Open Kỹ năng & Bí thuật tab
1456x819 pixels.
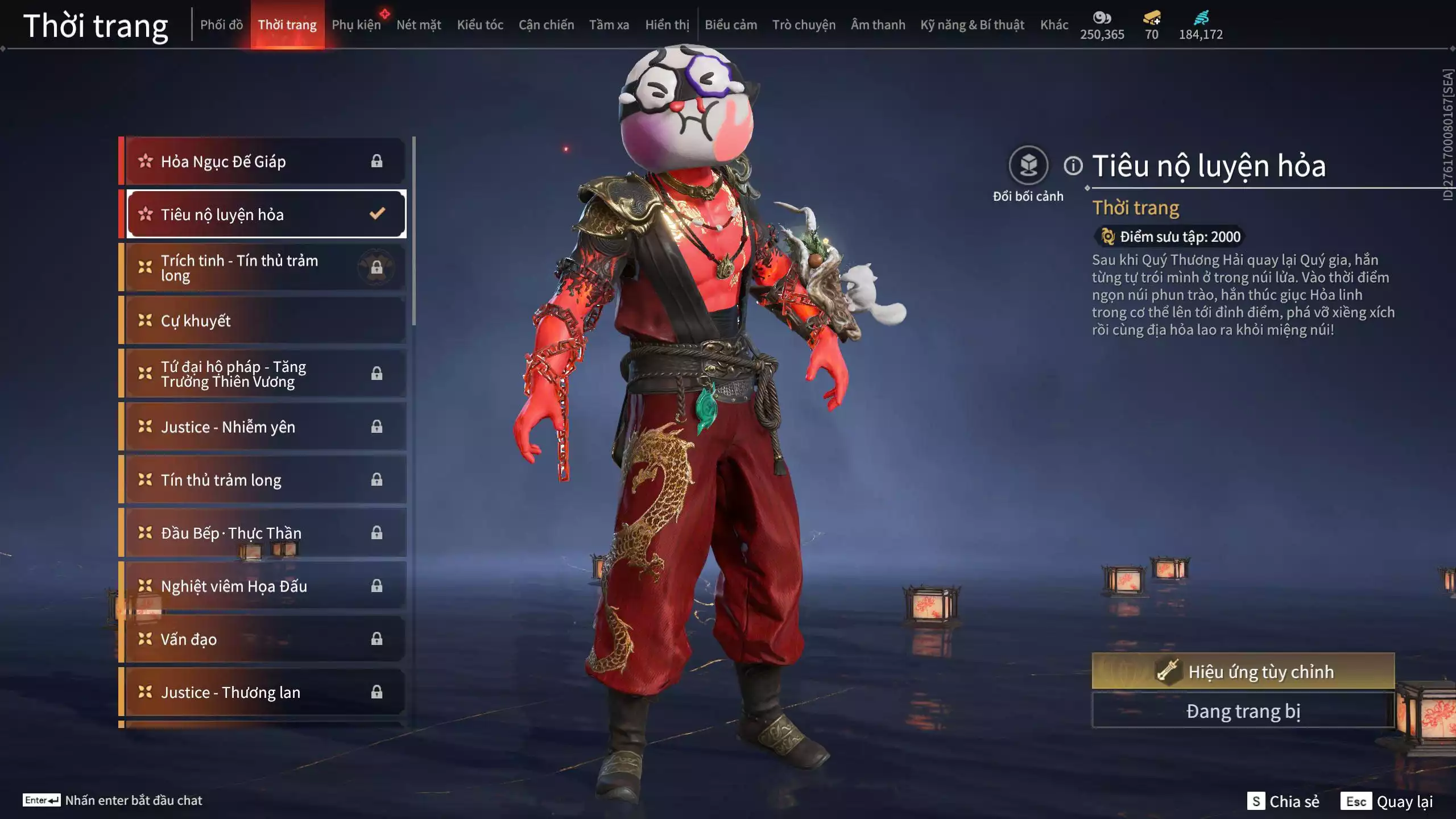pyautogui.click(x=972, y=25)
